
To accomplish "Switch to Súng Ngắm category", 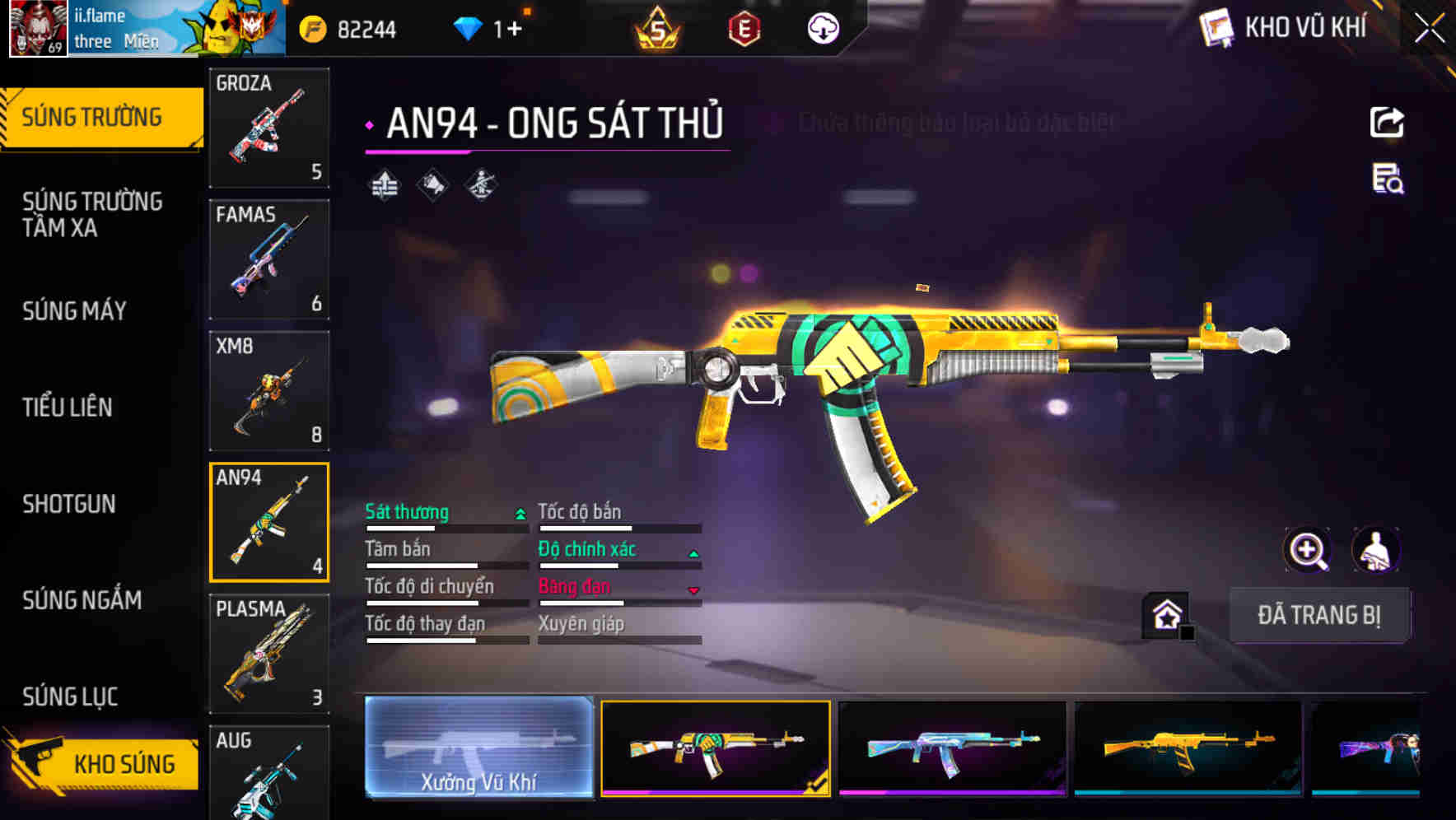I will (82, 600).
